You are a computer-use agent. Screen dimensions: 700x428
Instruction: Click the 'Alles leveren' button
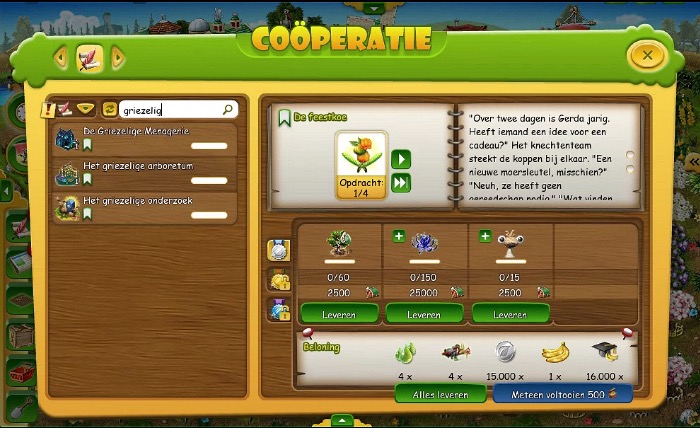(x=440, y=395)
